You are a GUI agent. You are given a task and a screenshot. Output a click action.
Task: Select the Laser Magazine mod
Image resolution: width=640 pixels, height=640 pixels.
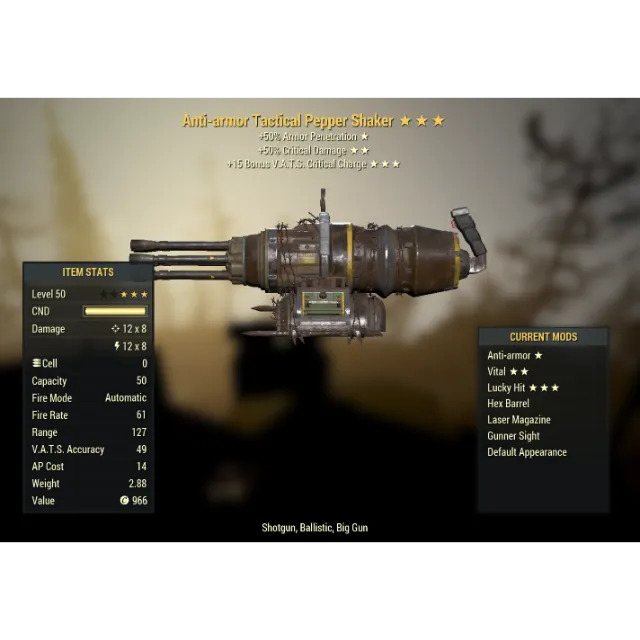click(518, 420)
